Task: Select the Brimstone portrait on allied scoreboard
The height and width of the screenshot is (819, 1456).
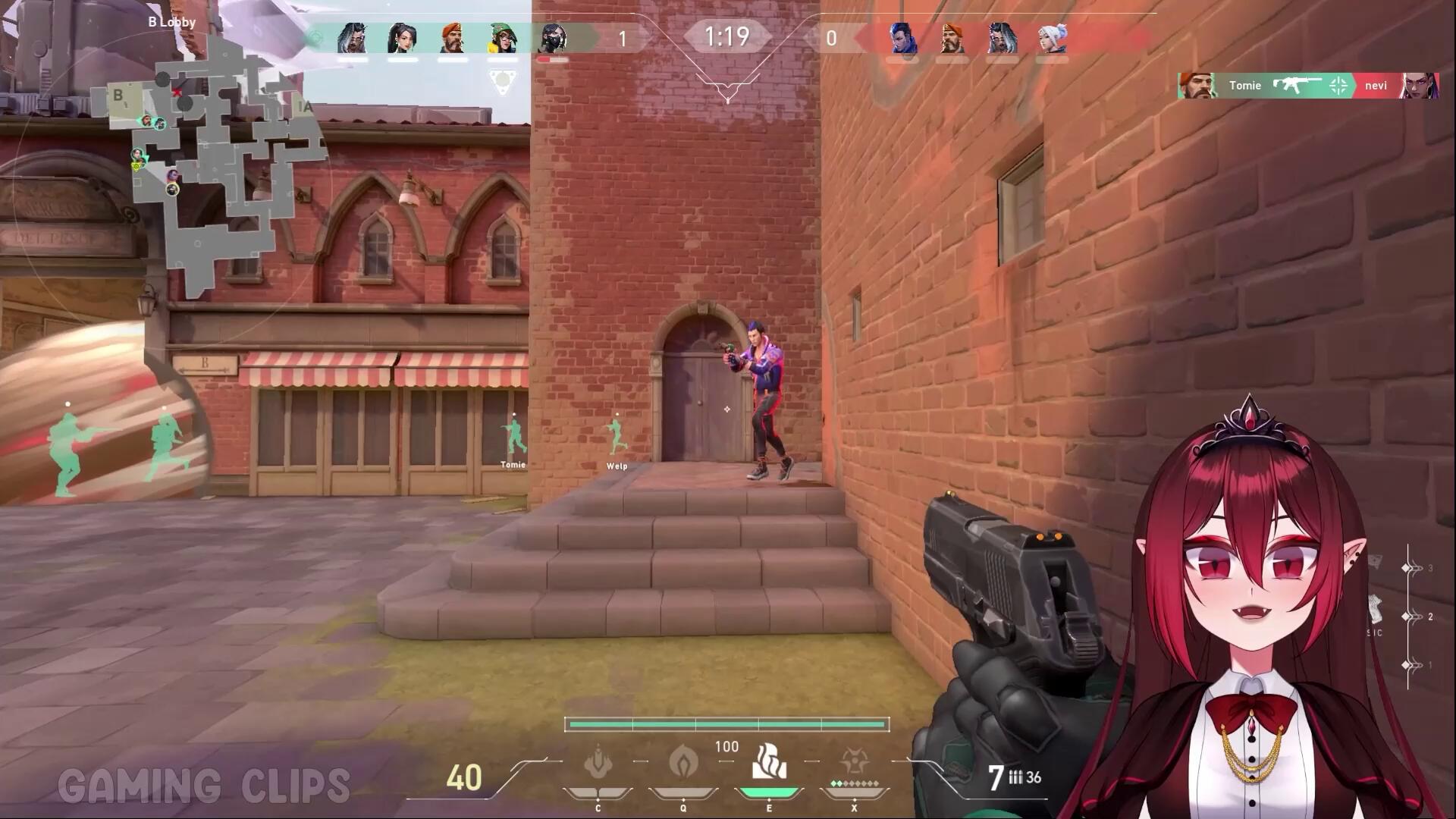Action: click(453, 36)
